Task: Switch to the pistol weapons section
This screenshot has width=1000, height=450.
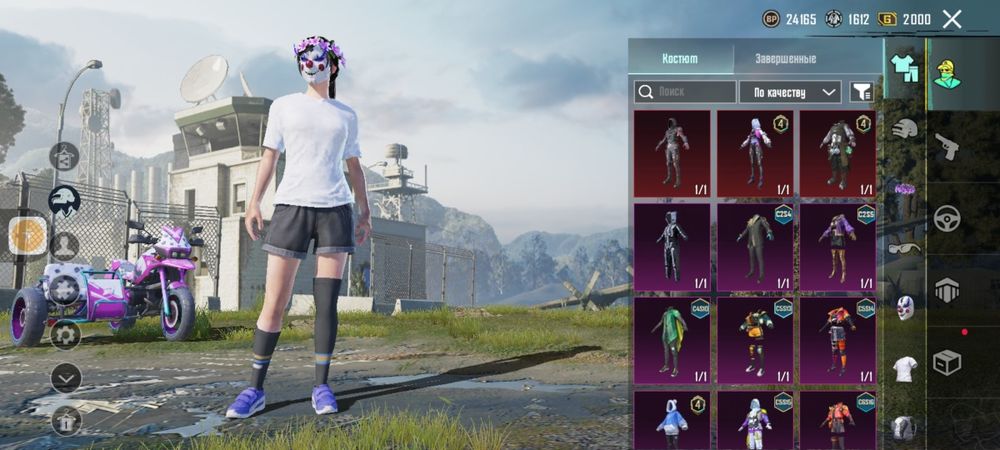Action: (946, 147)
